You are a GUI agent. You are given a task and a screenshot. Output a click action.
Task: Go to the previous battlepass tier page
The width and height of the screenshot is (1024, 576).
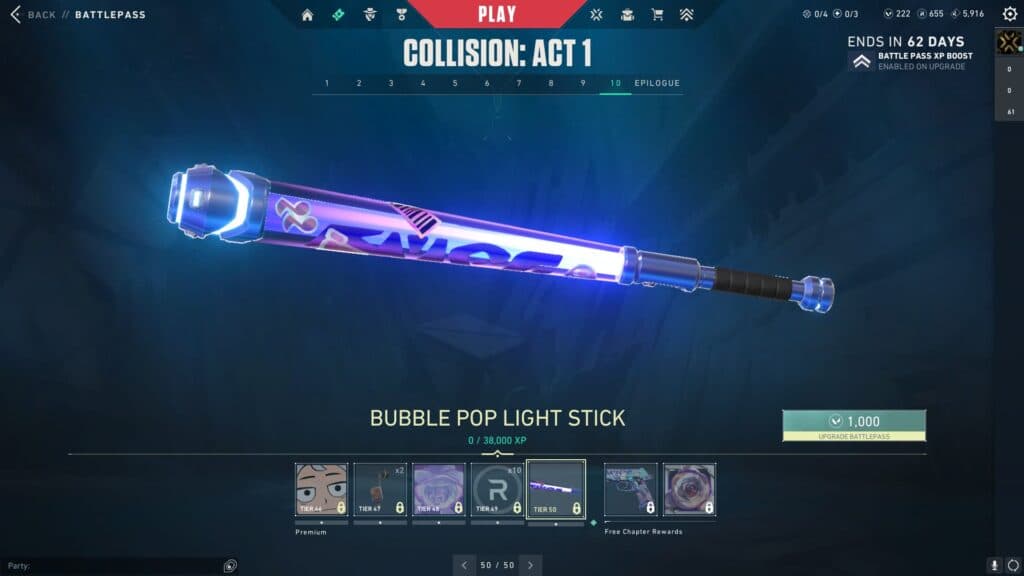pyautogui.click(x=464, y=565)
